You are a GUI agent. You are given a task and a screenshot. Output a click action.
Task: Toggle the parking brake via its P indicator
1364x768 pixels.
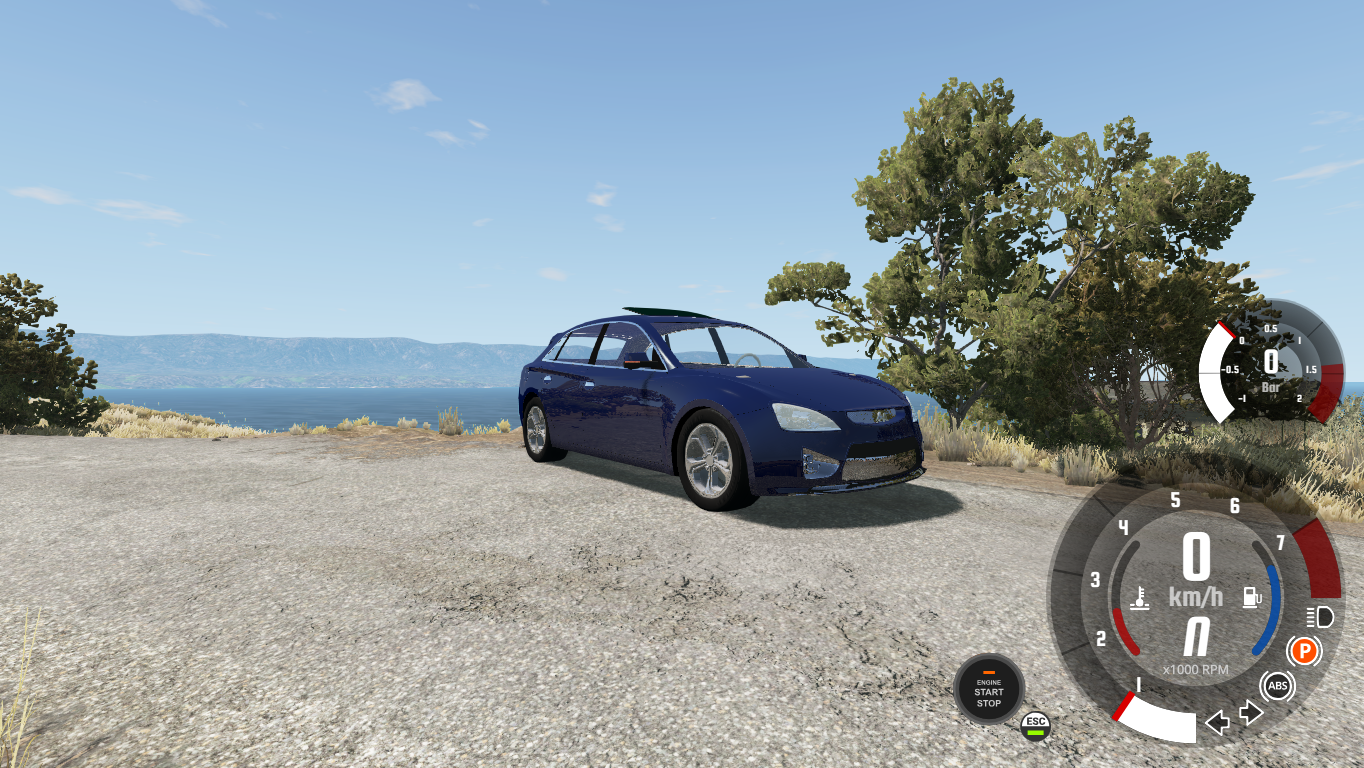tap(1305, 650)
